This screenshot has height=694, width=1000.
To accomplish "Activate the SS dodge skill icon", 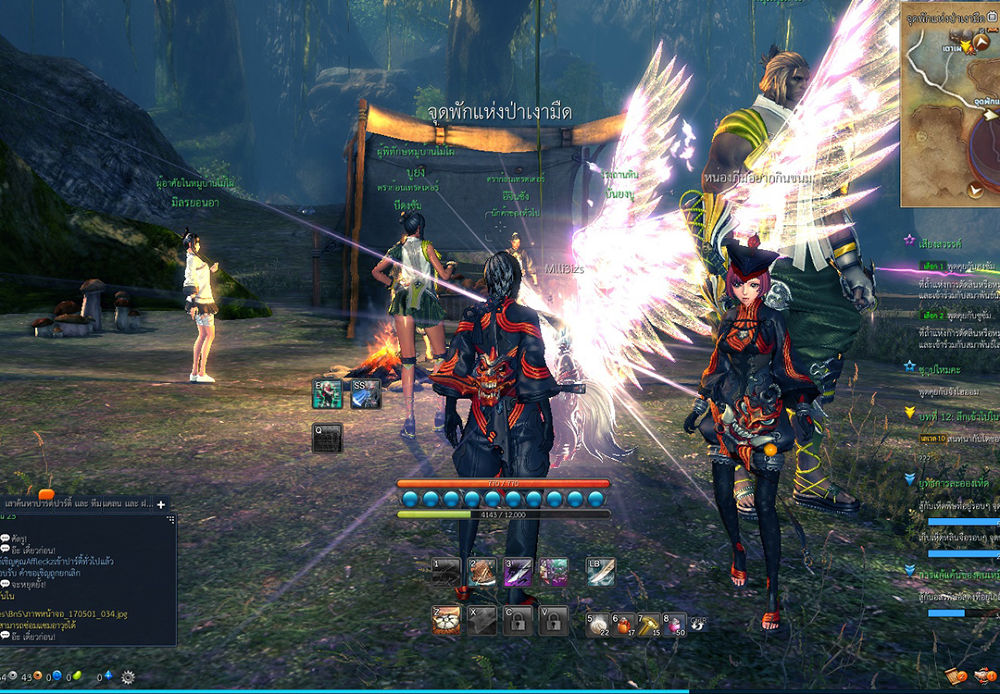I will (365, 395).
